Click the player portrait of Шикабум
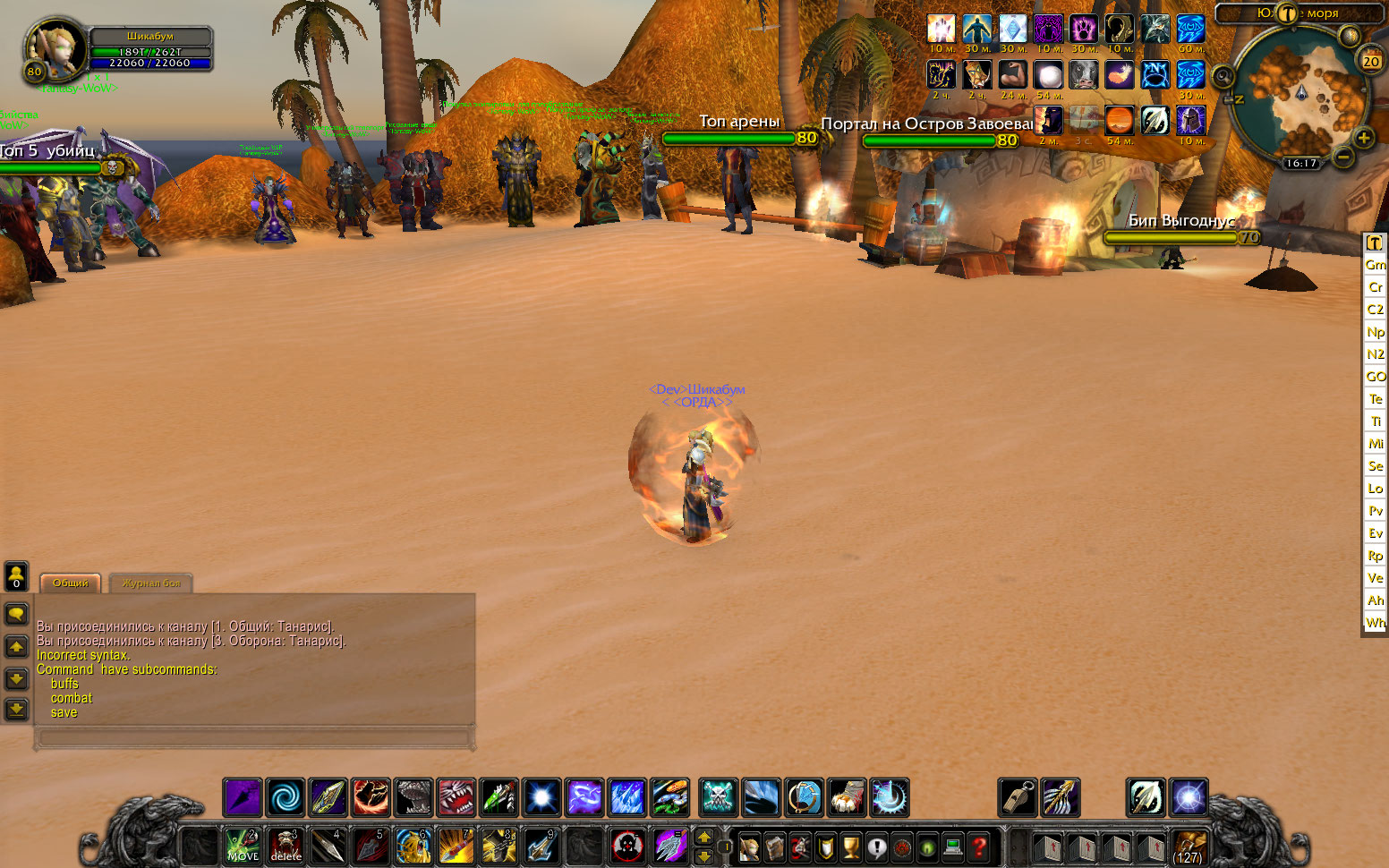The width and height of the screenshot is (1389, 868). click(x=54, y=47)
